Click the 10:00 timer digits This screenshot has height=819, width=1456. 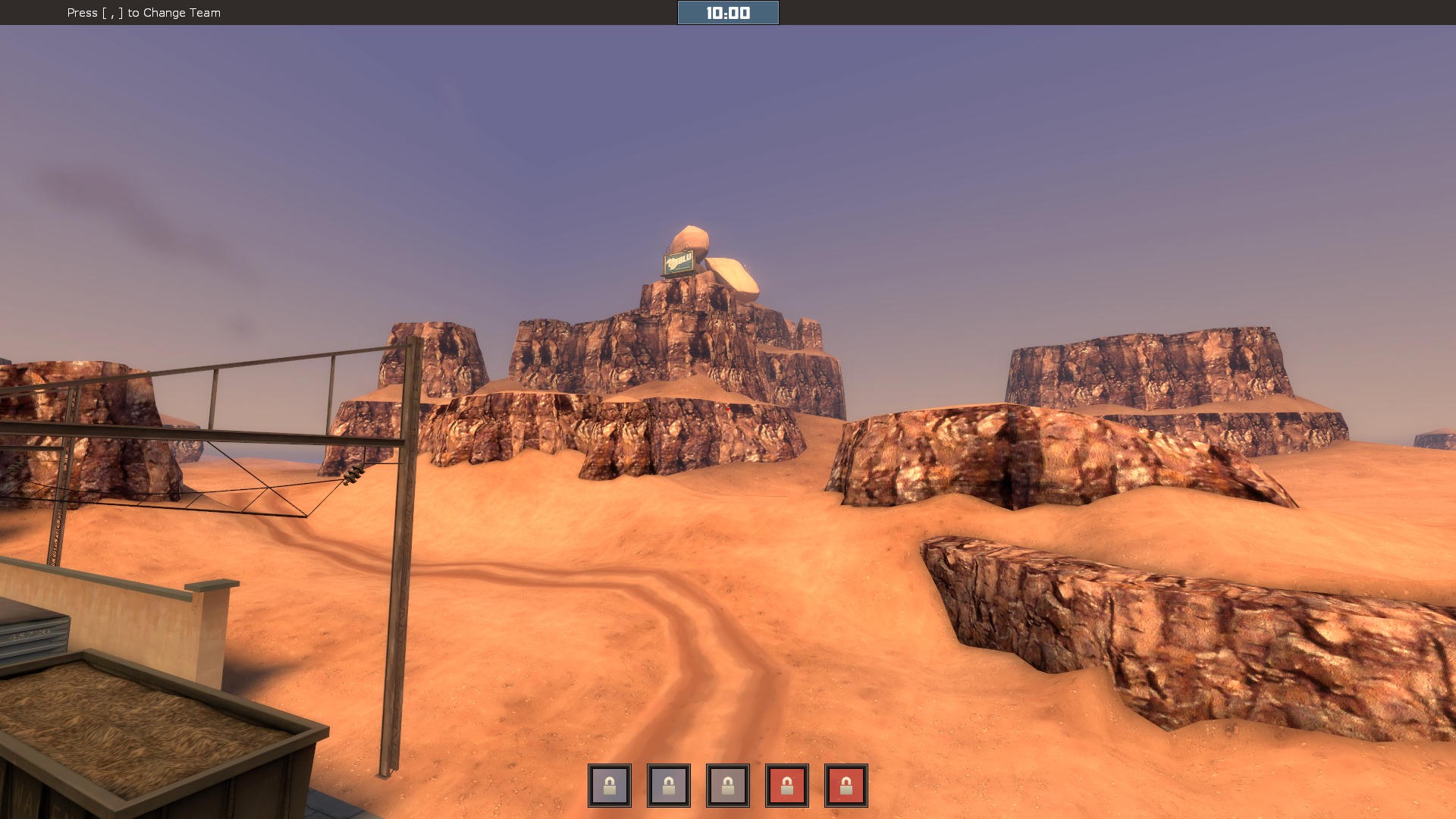pyautogui.click(x=726, y=12)
